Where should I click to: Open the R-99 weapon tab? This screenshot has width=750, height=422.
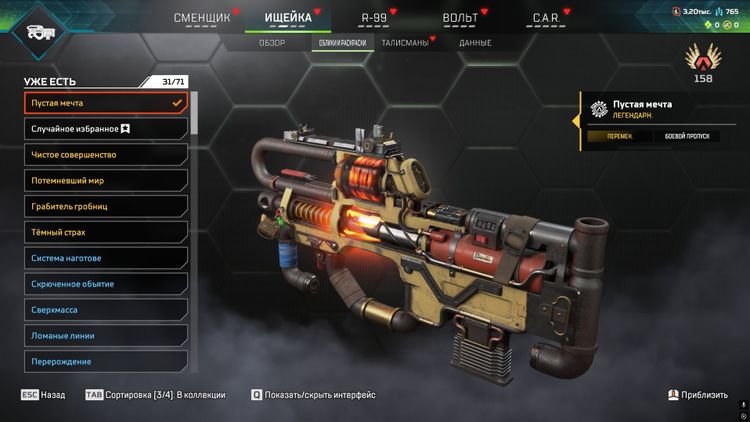(x=374, y=17)
